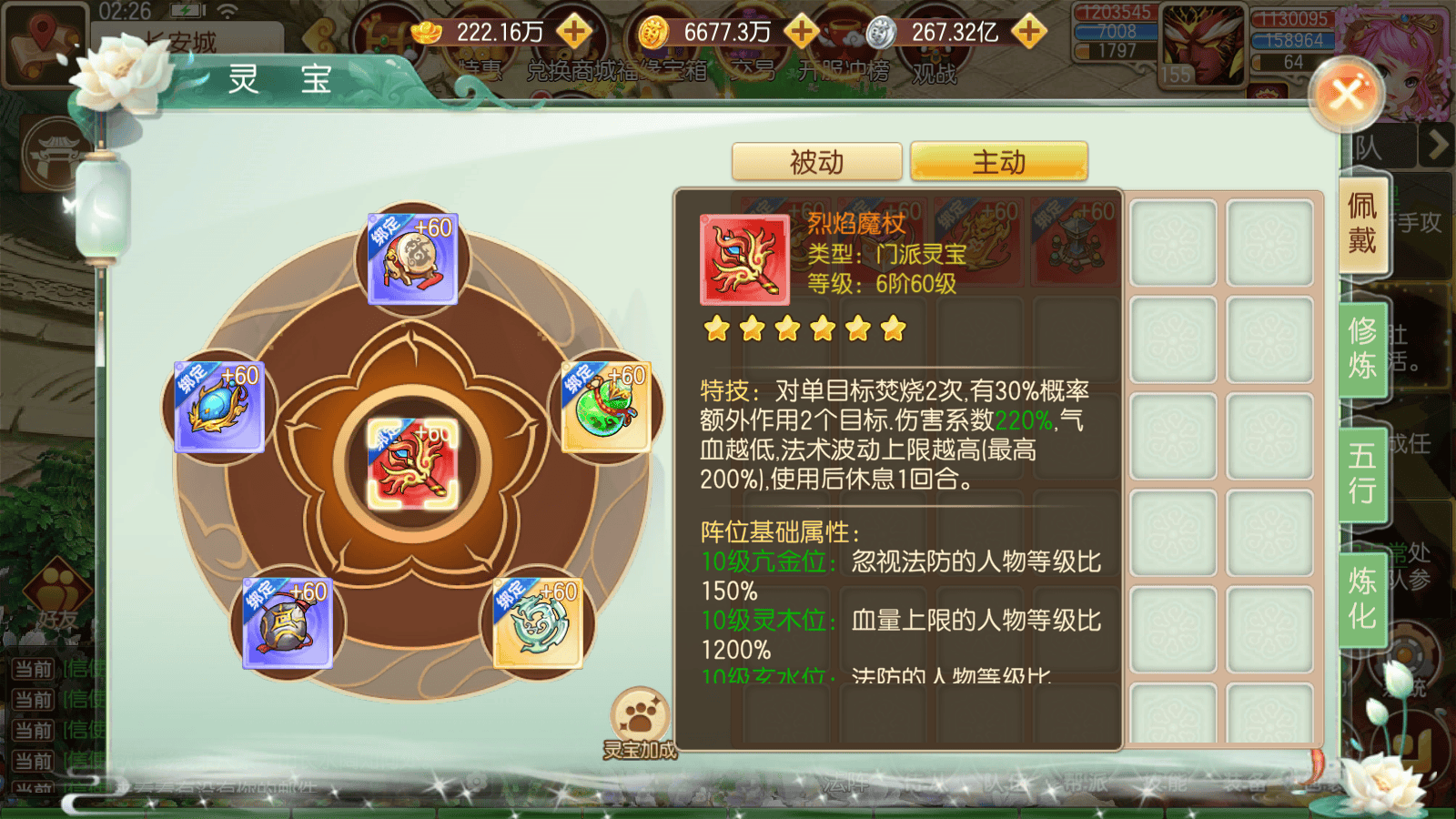Select the jade pendant lingbao at bottom right
This screenshot has height=819, width=1456.
(537, 624)
